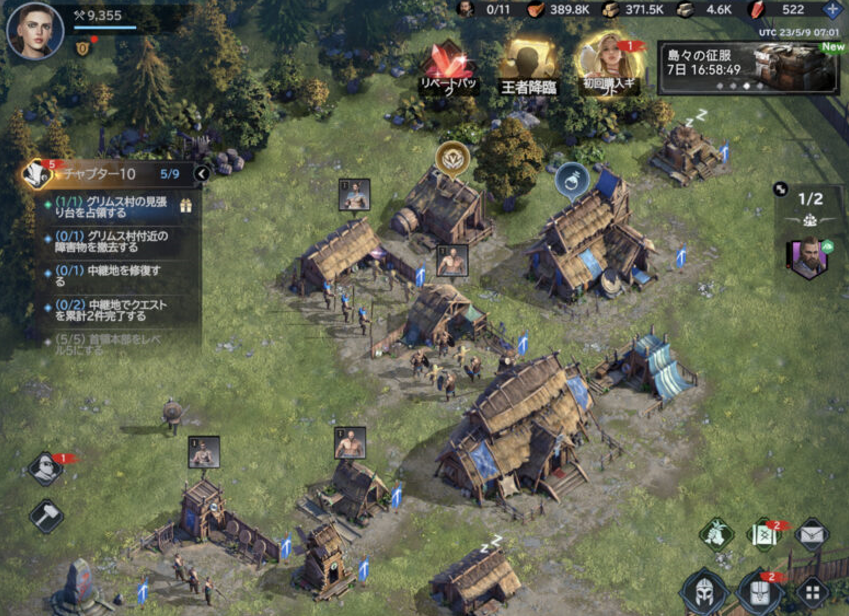Open the backpack inventory

(758, 590)
